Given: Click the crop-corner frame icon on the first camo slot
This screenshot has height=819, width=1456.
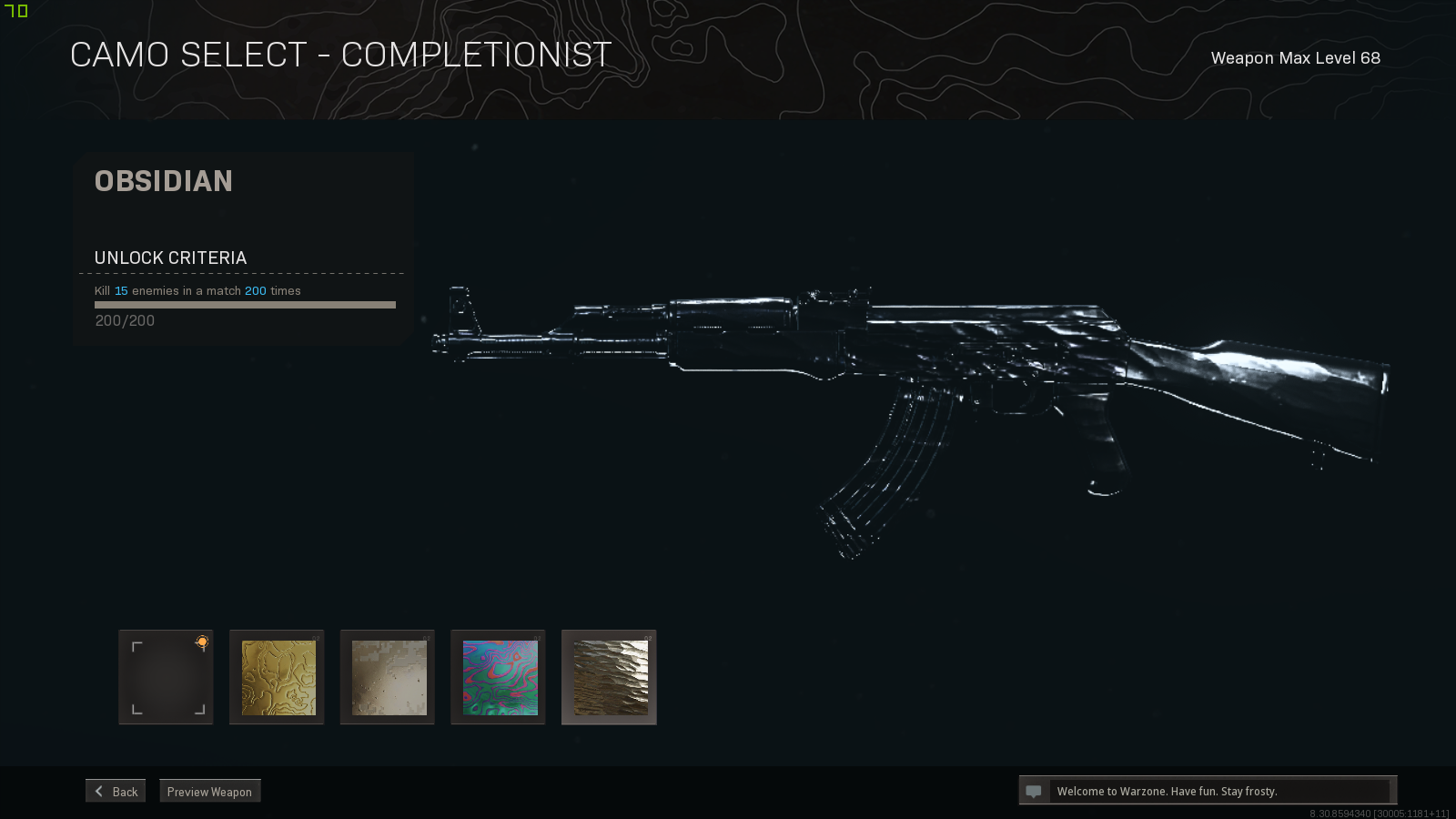Looking at the screenshot, I should (165, 676).
